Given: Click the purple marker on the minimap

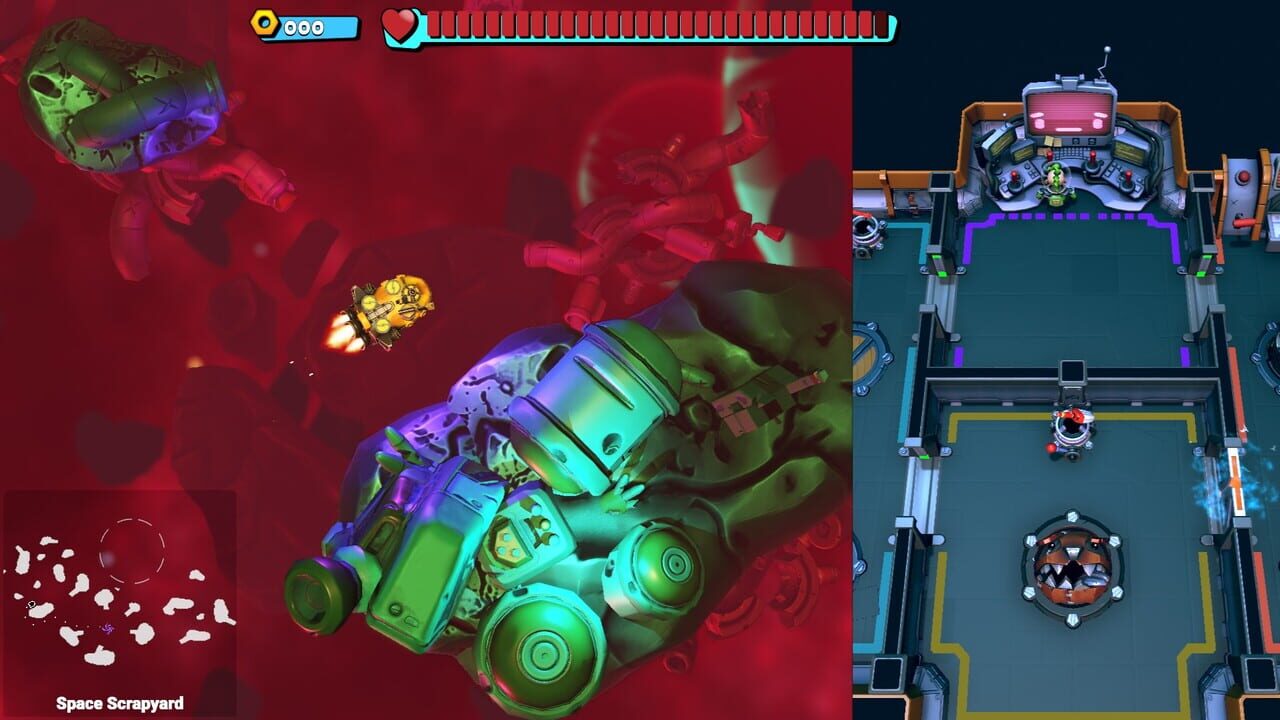Looking at the screenshot, I should coord(108,630).
